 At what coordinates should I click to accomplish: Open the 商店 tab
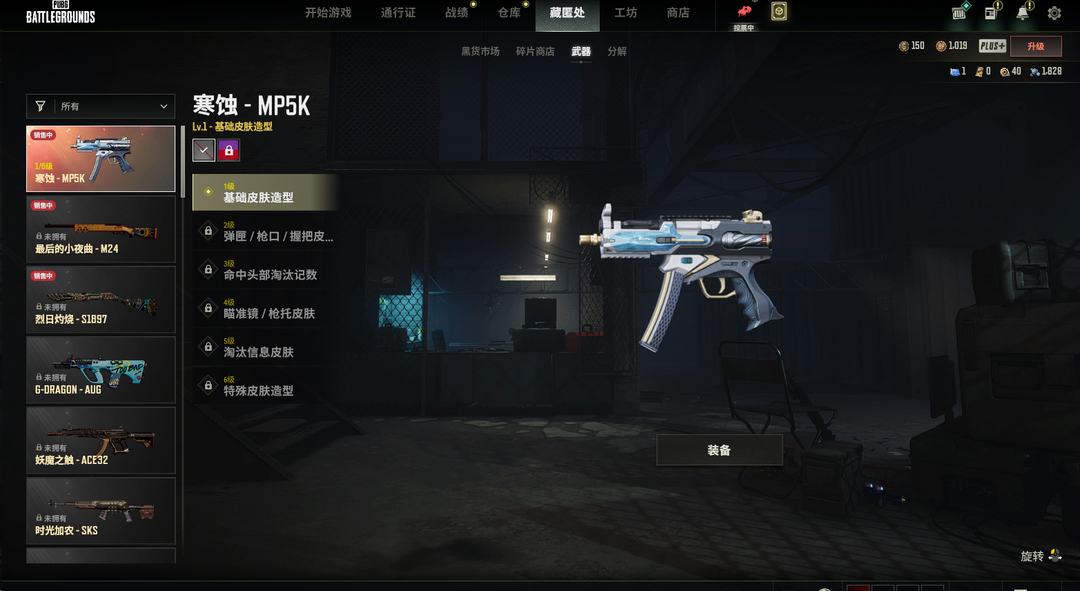pyautogui.click(x=678, y=13)
